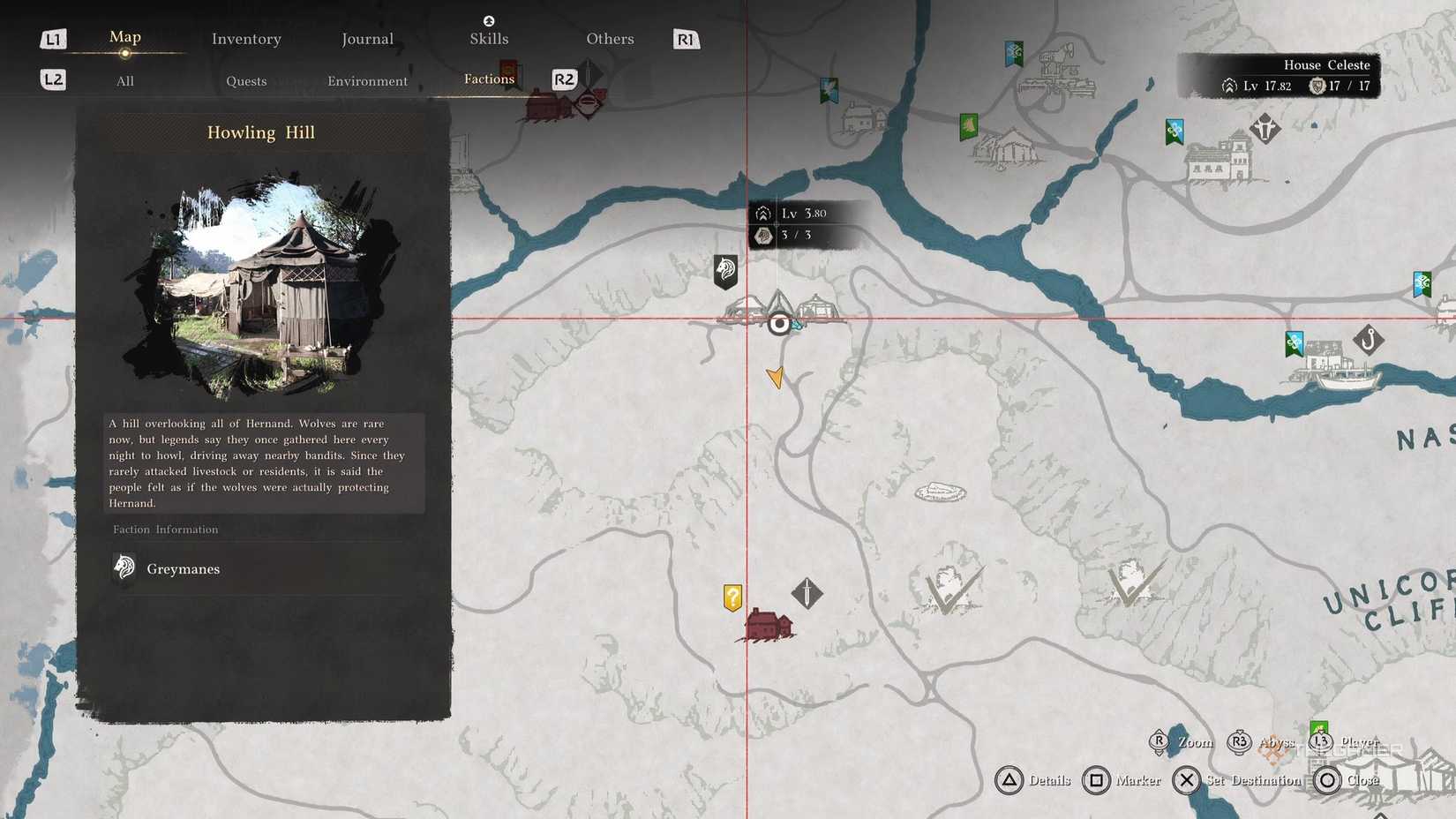Image resolution: width=1456 pixels, height=819 pixels.
Task: Click Details to view location info
Action: click(x=1032, y=780)
